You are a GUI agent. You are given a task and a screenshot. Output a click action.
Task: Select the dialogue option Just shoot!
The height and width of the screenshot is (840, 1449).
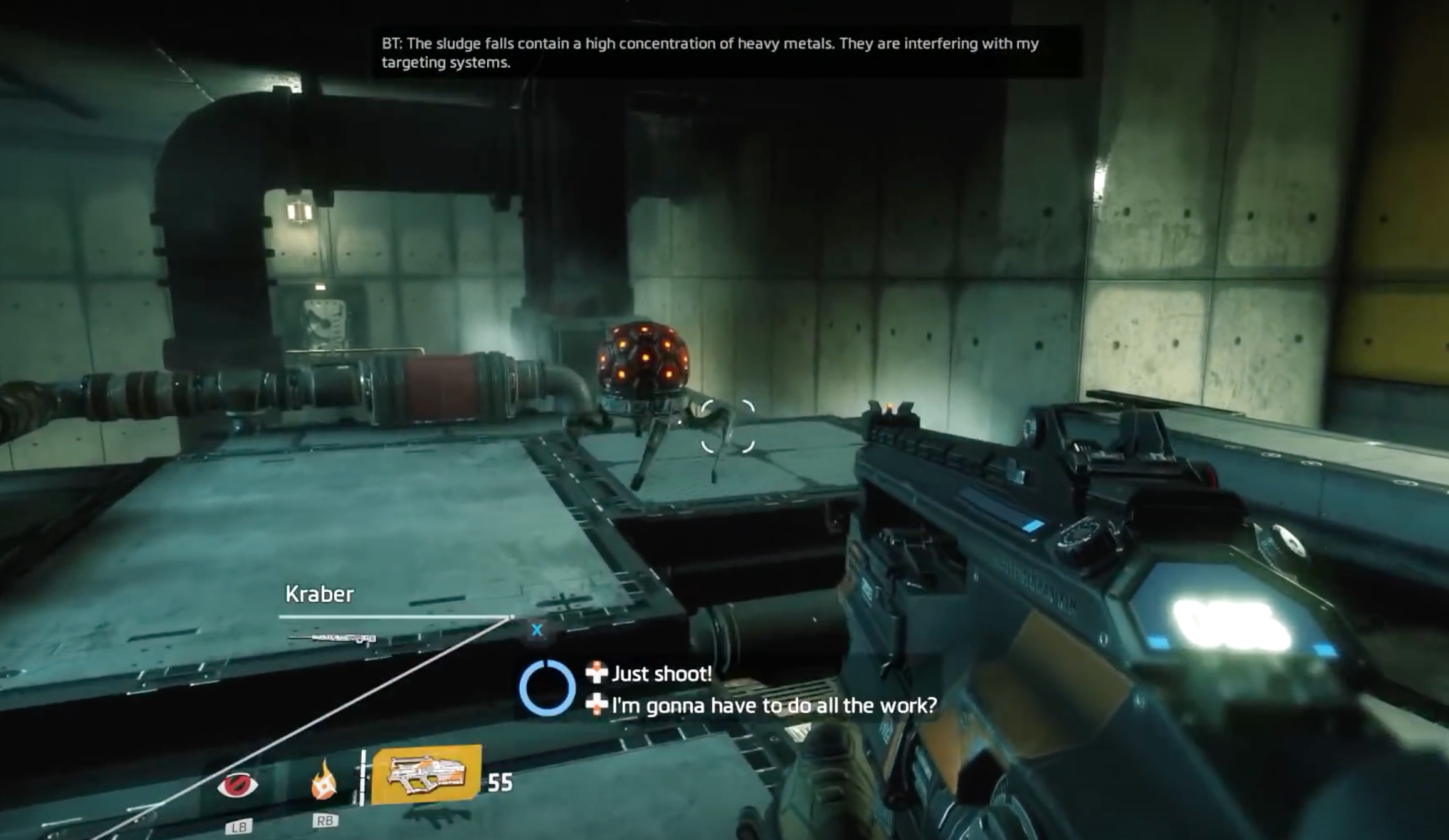pos(662,674)
